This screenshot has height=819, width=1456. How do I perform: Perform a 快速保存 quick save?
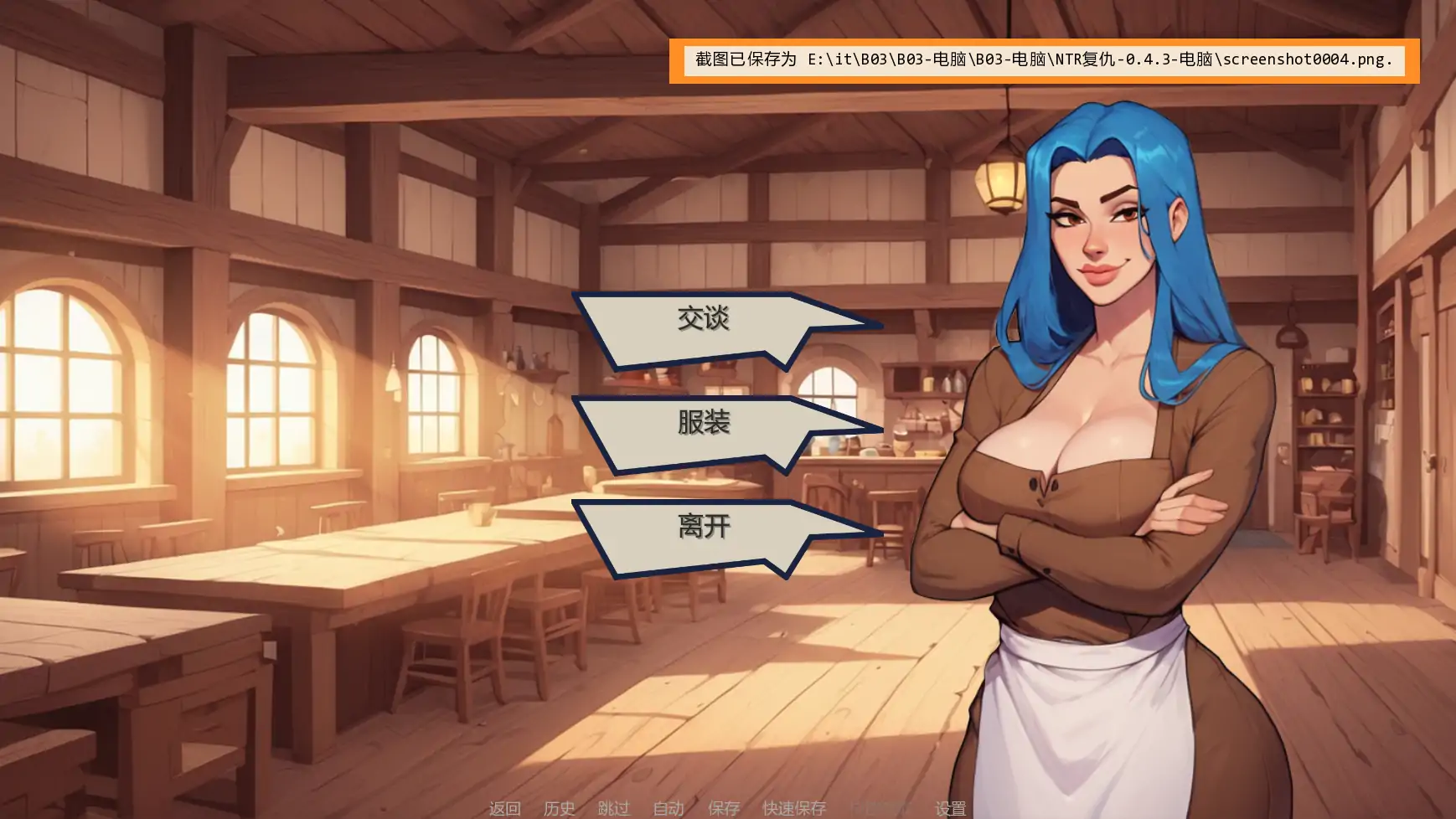pyautogui.click(x=793, y=808)
